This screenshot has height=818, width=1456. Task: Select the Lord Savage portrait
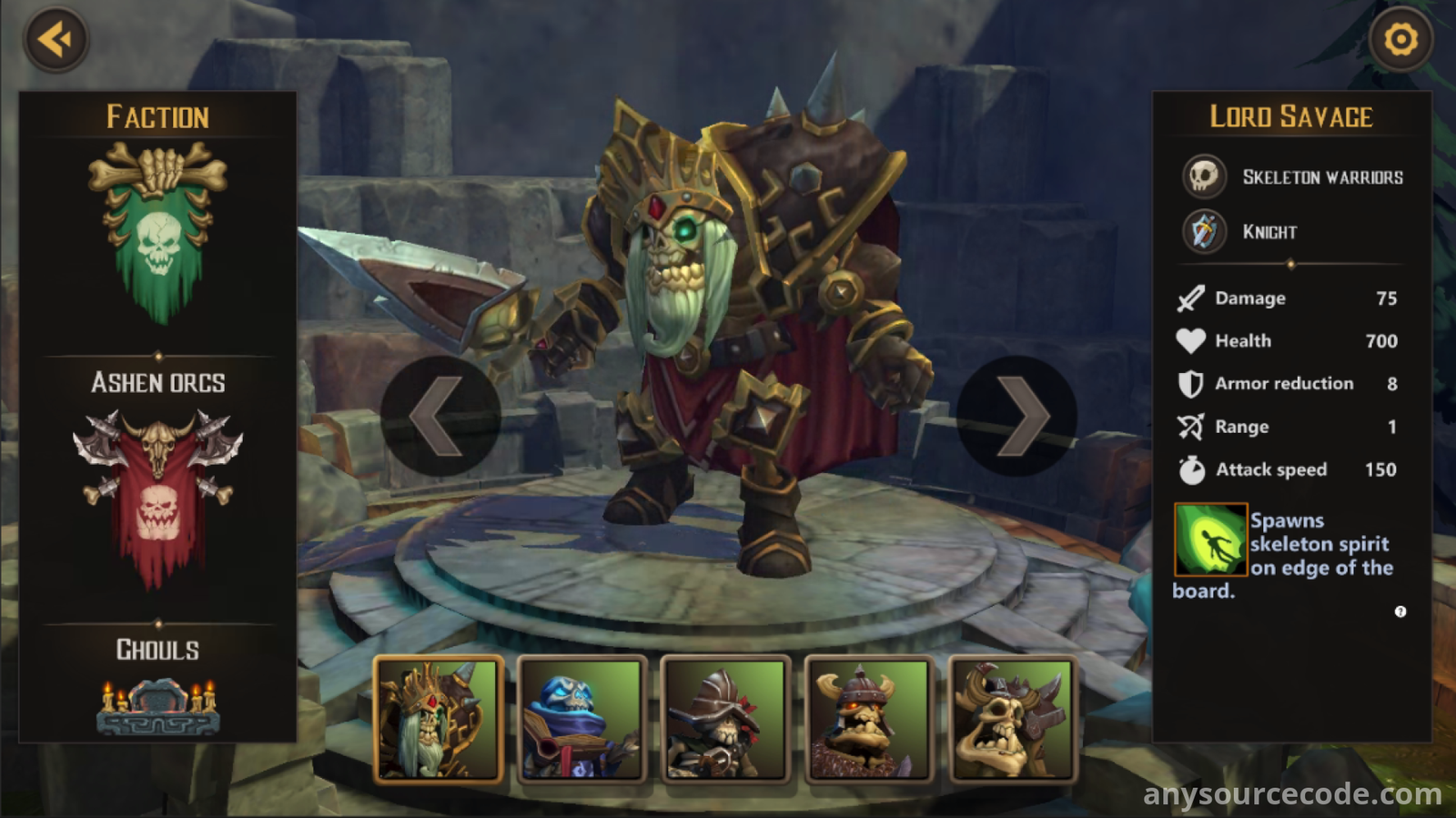click(439, 719)
